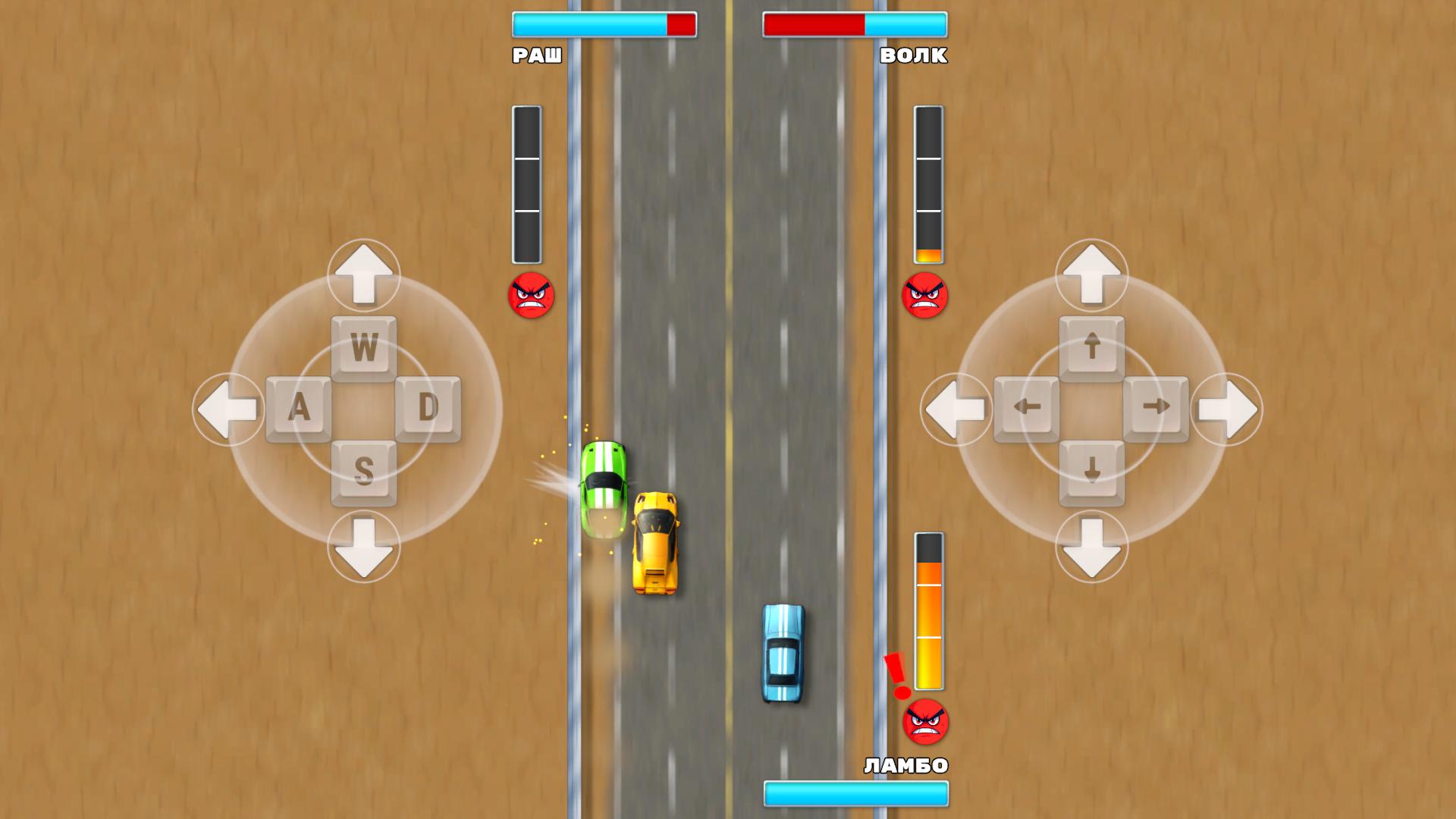Select РАШ health bar at the top
Viewport: 1456px width, 819px height.
(604, 25)
